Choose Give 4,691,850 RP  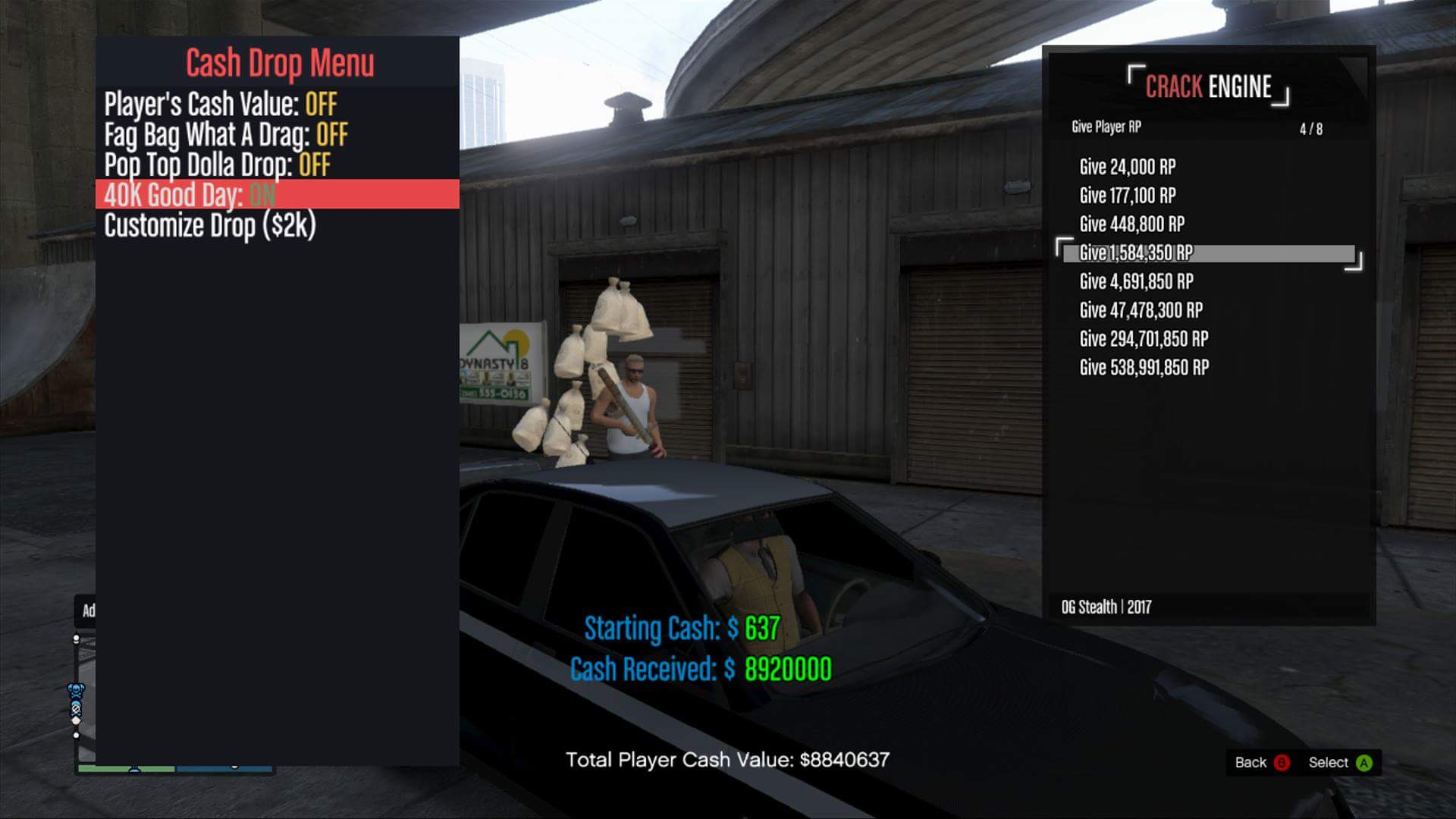[x=1136, y=282]
